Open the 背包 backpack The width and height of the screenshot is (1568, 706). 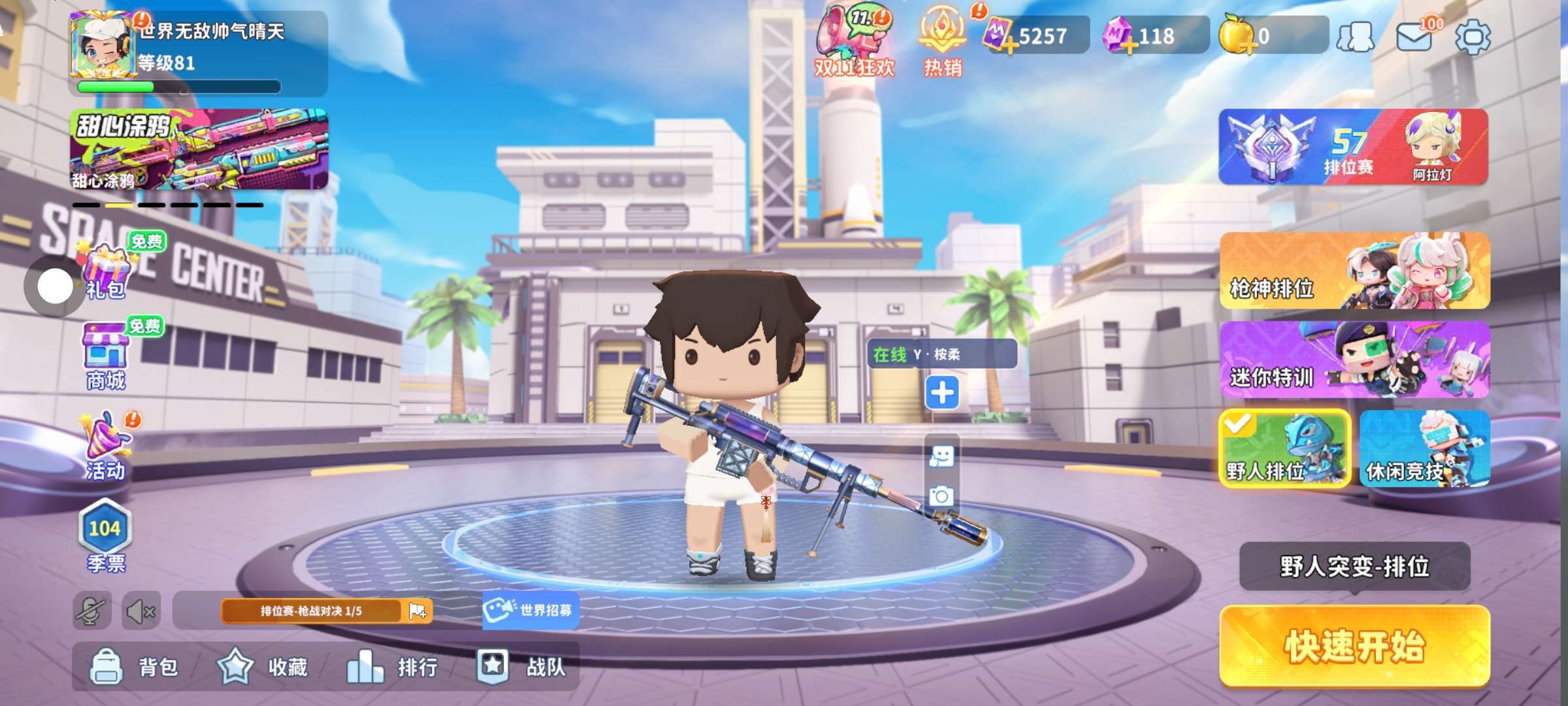click(134, 667)
